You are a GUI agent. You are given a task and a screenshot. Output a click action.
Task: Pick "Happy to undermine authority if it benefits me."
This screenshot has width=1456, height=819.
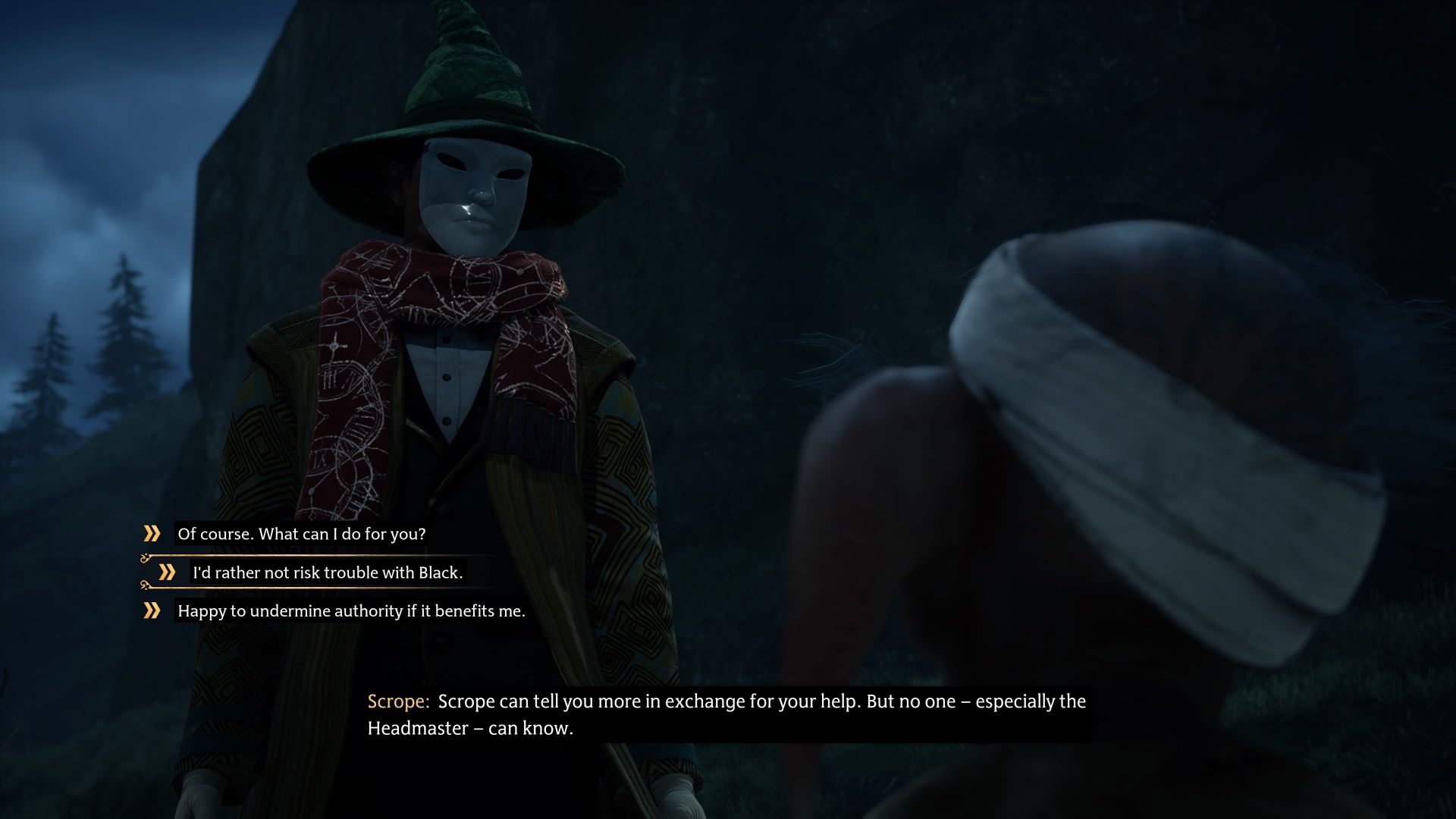[350, 611]
